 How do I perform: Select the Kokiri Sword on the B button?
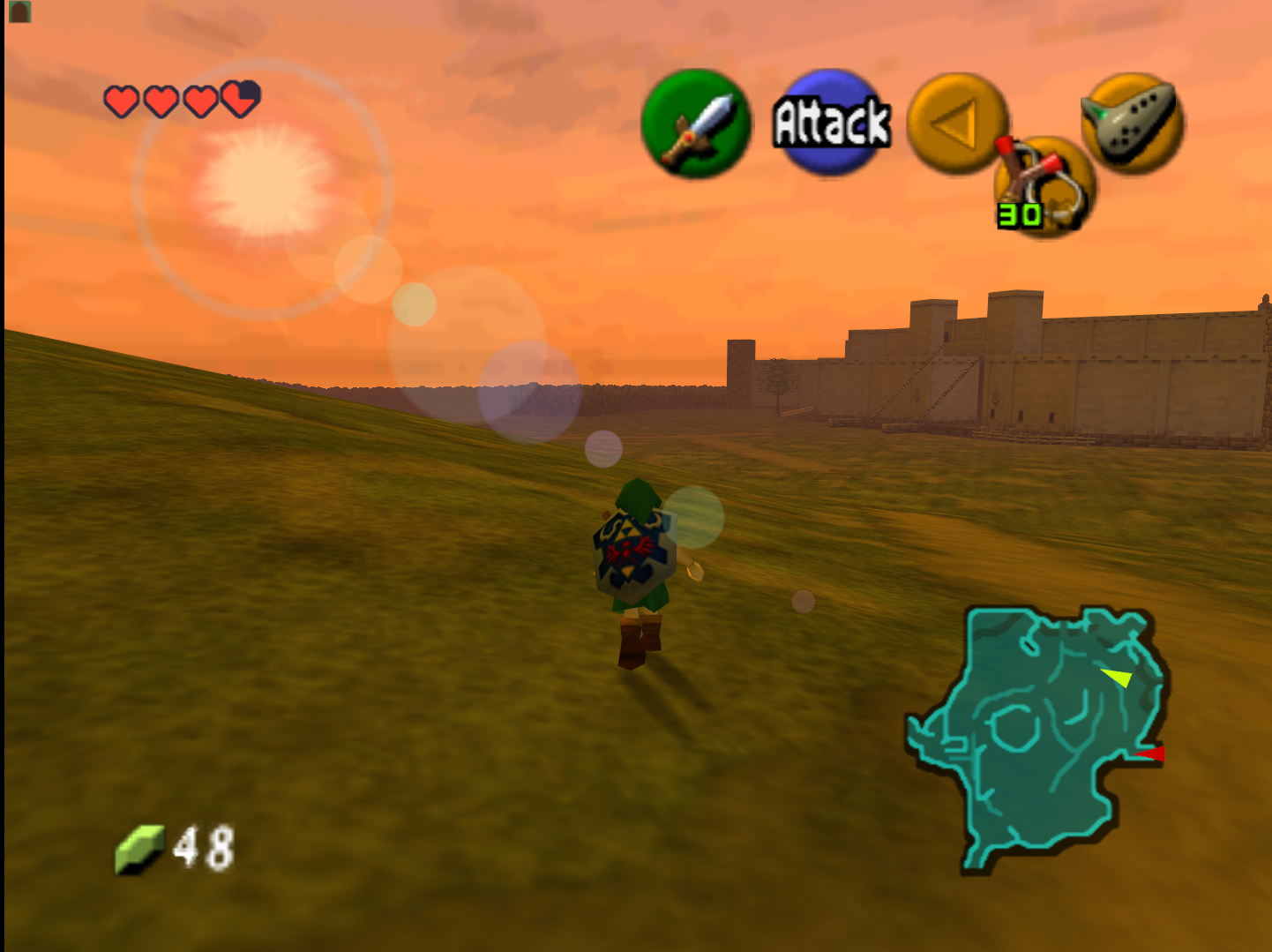(695, 124)
